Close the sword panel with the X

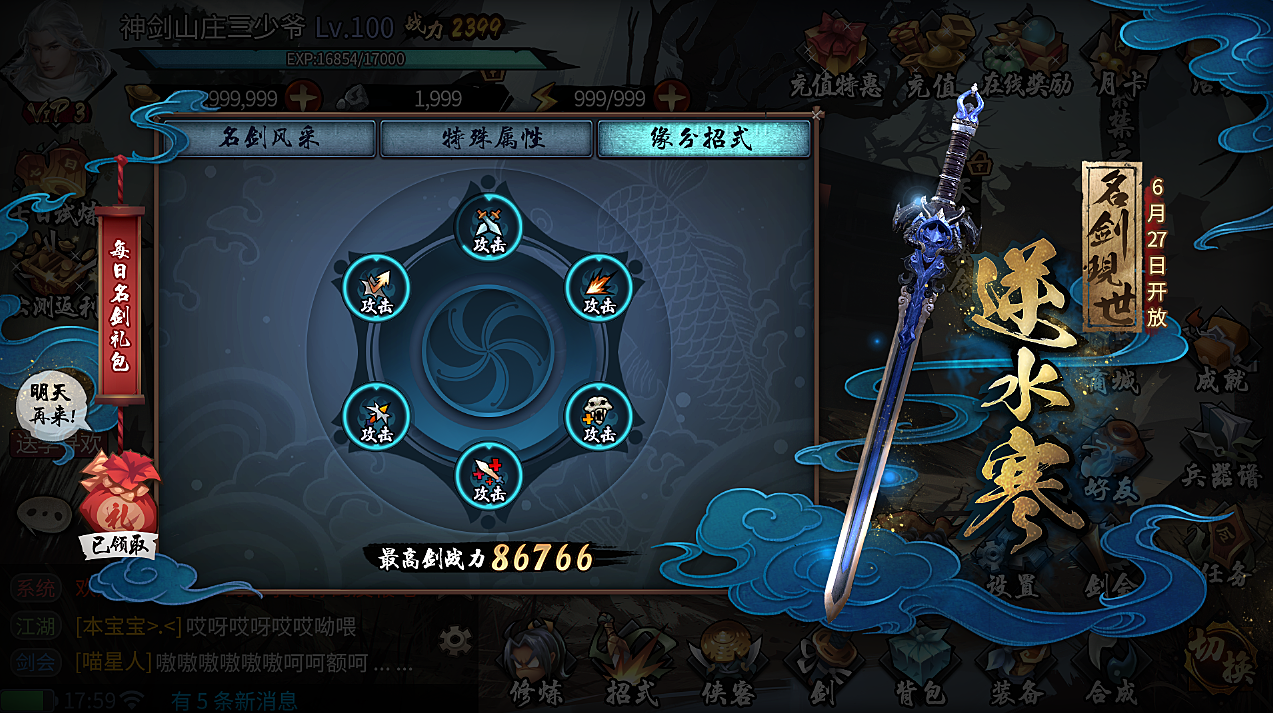tap(817, 115)
